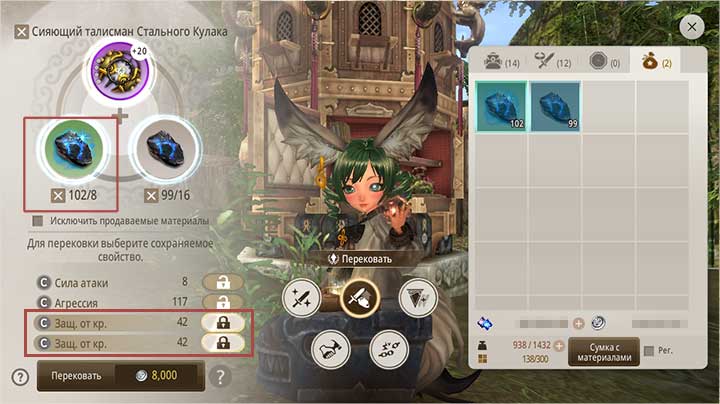Click the Перековать button costing 8,000

(x=120, y=376)
